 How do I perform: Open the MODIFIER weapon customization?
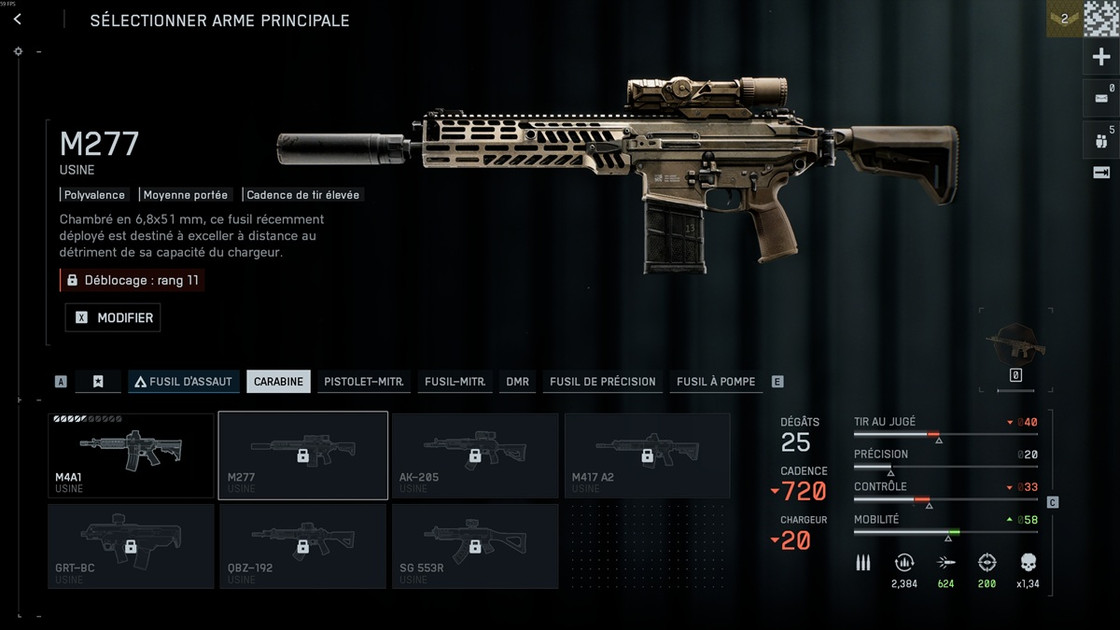[x=113, y=318]
